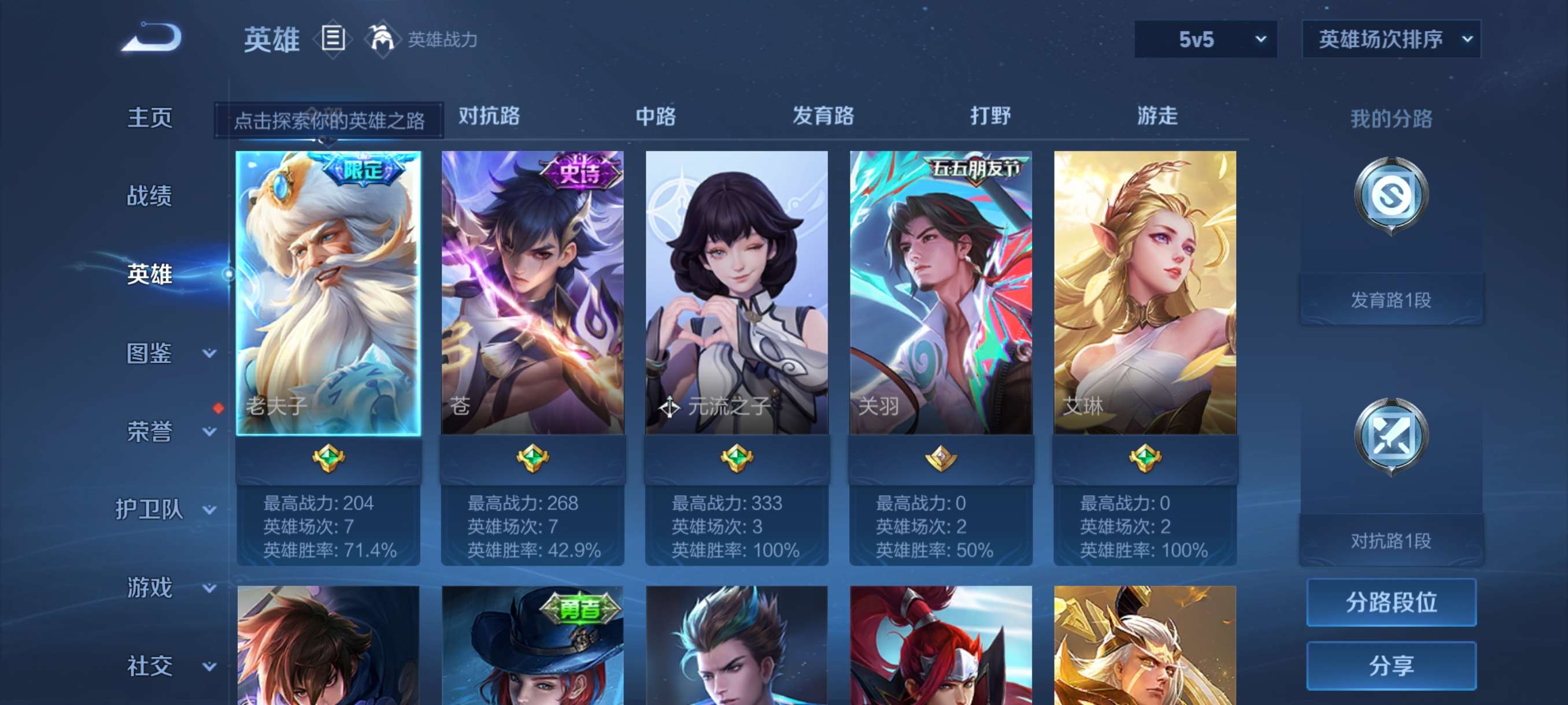Open the 5v5 mode dropdown

pyautogui.click(x=1205, y=39)
